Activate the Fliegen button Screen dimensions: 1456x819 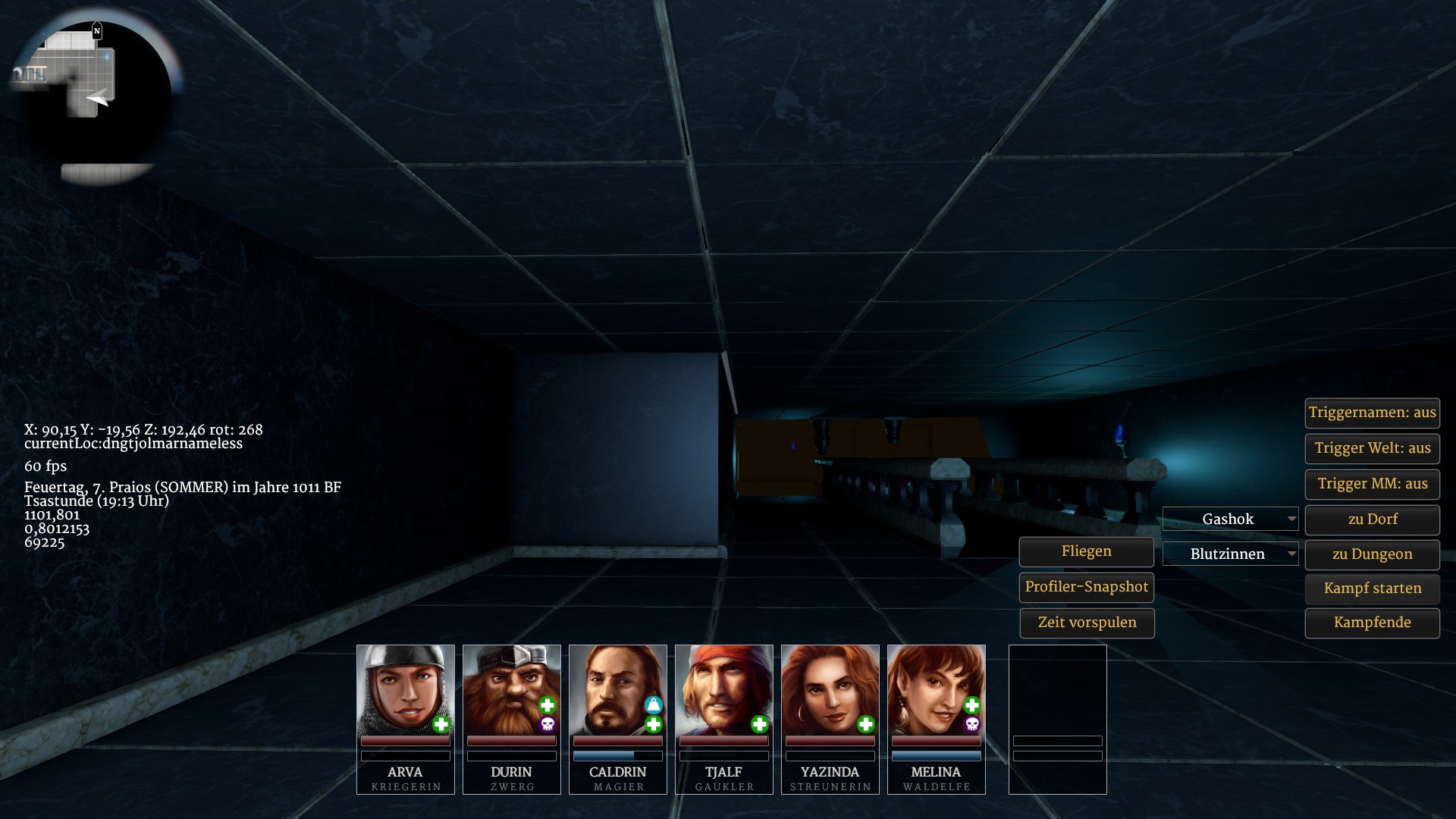pos(1086,552)
